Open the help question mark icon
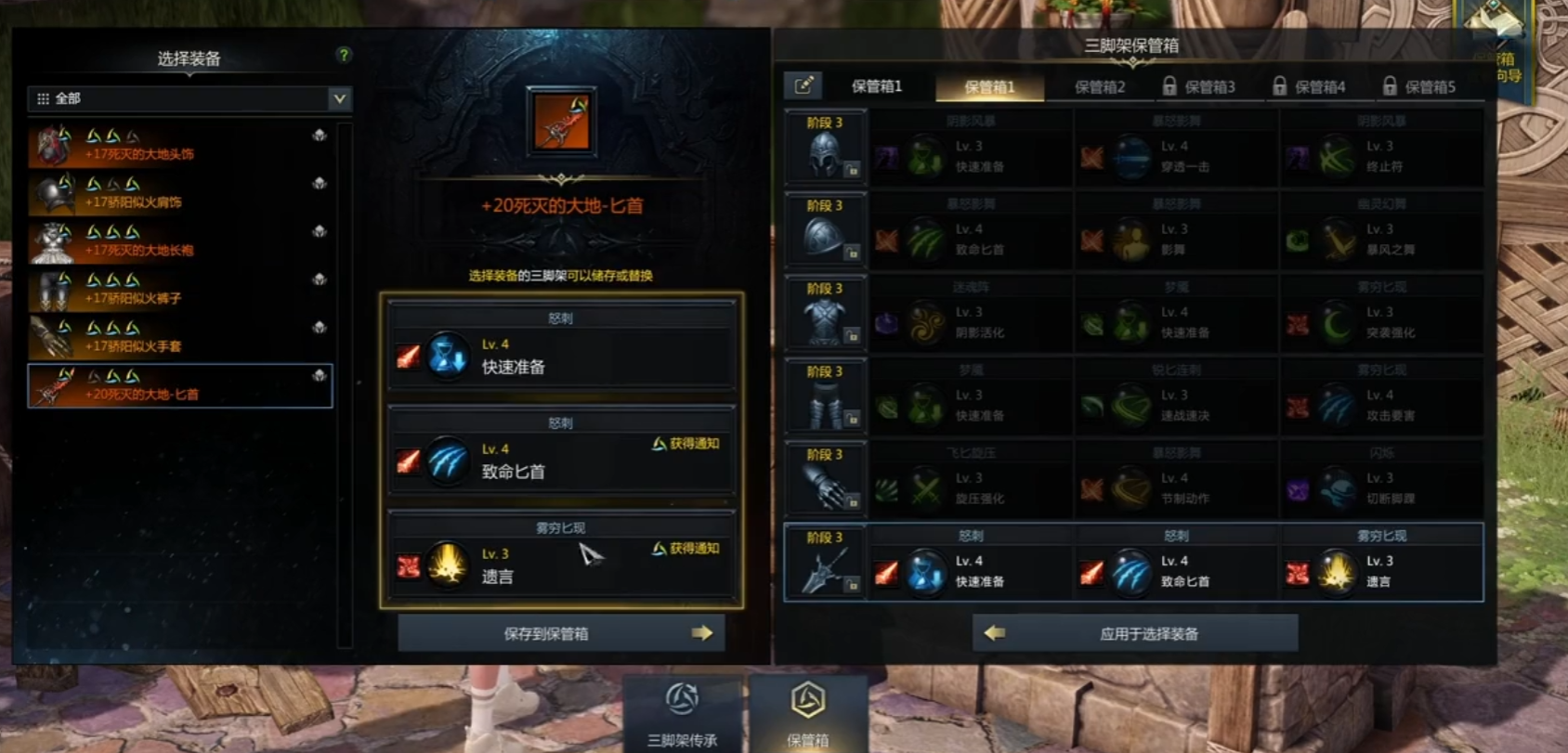 pos(345,55)
